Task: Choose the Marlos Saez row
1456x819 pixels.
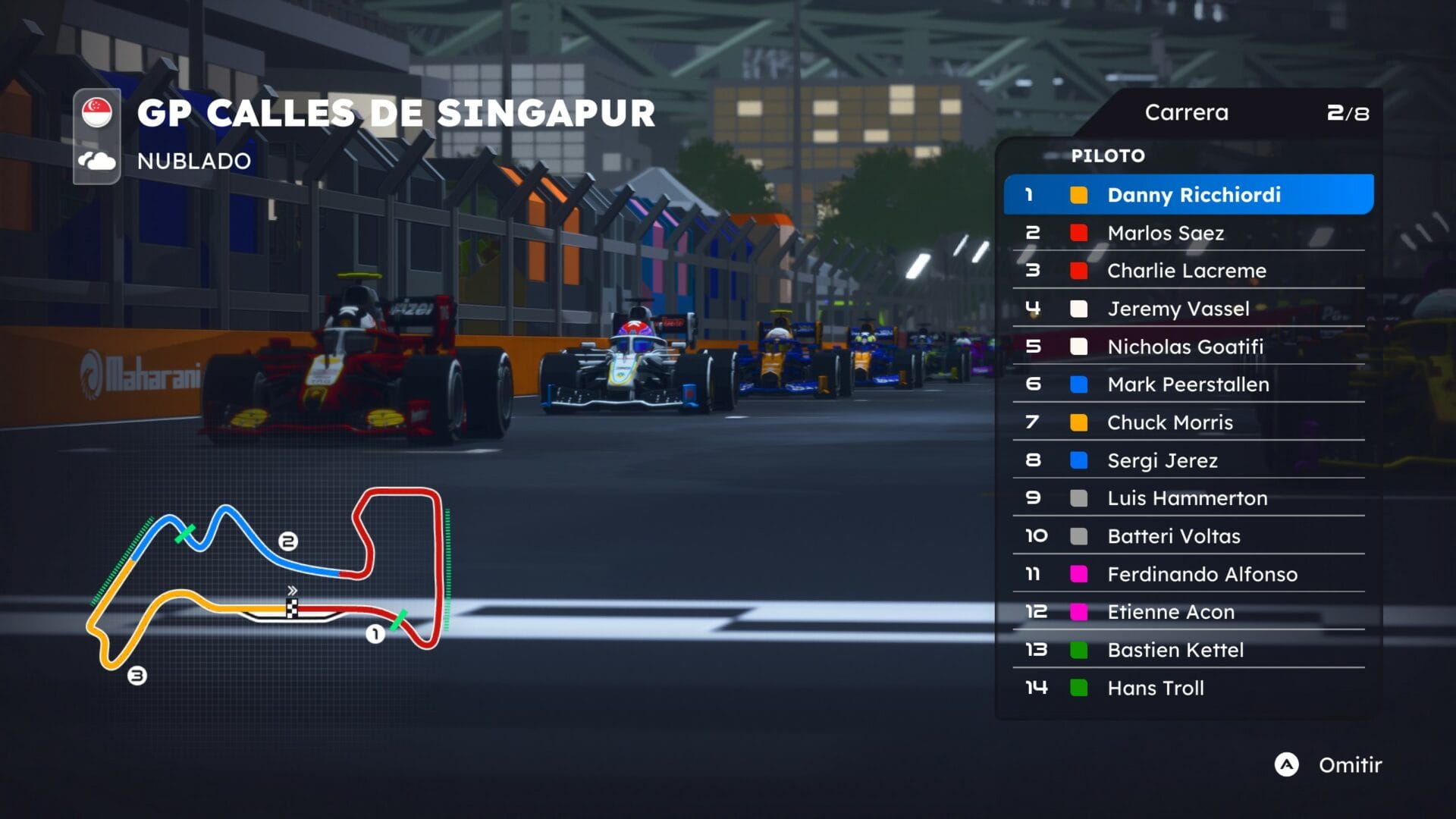Action: (x=1188, y=233)
